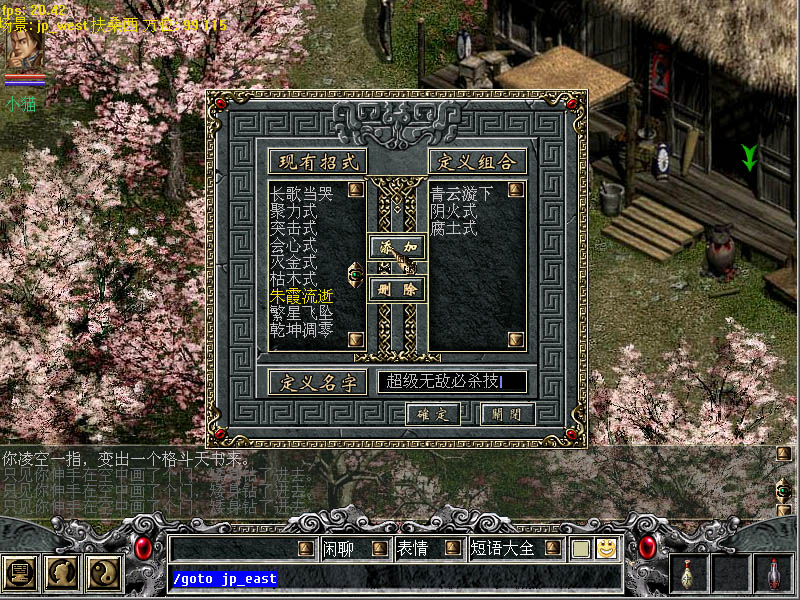Select 青云漩下 in the combo list
The image size is (800, 600).
pos(462,194)
